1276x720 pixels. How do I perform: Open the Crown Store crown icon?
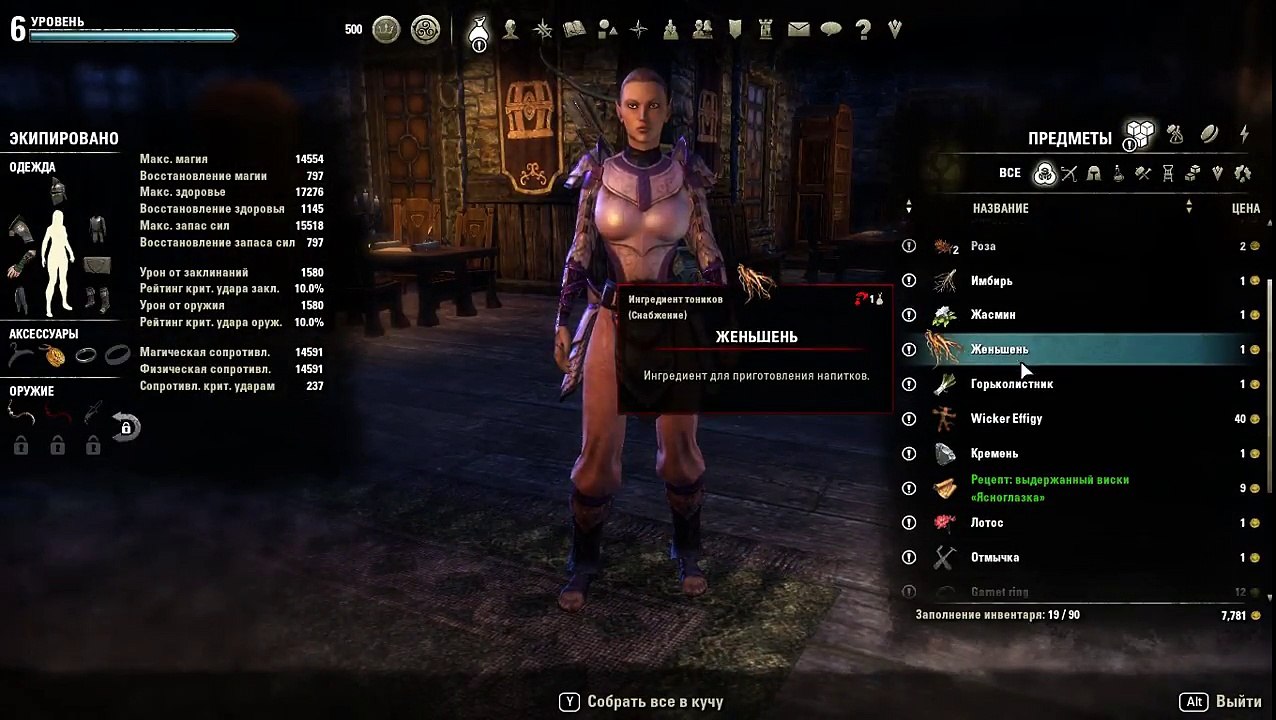[386, 30]
